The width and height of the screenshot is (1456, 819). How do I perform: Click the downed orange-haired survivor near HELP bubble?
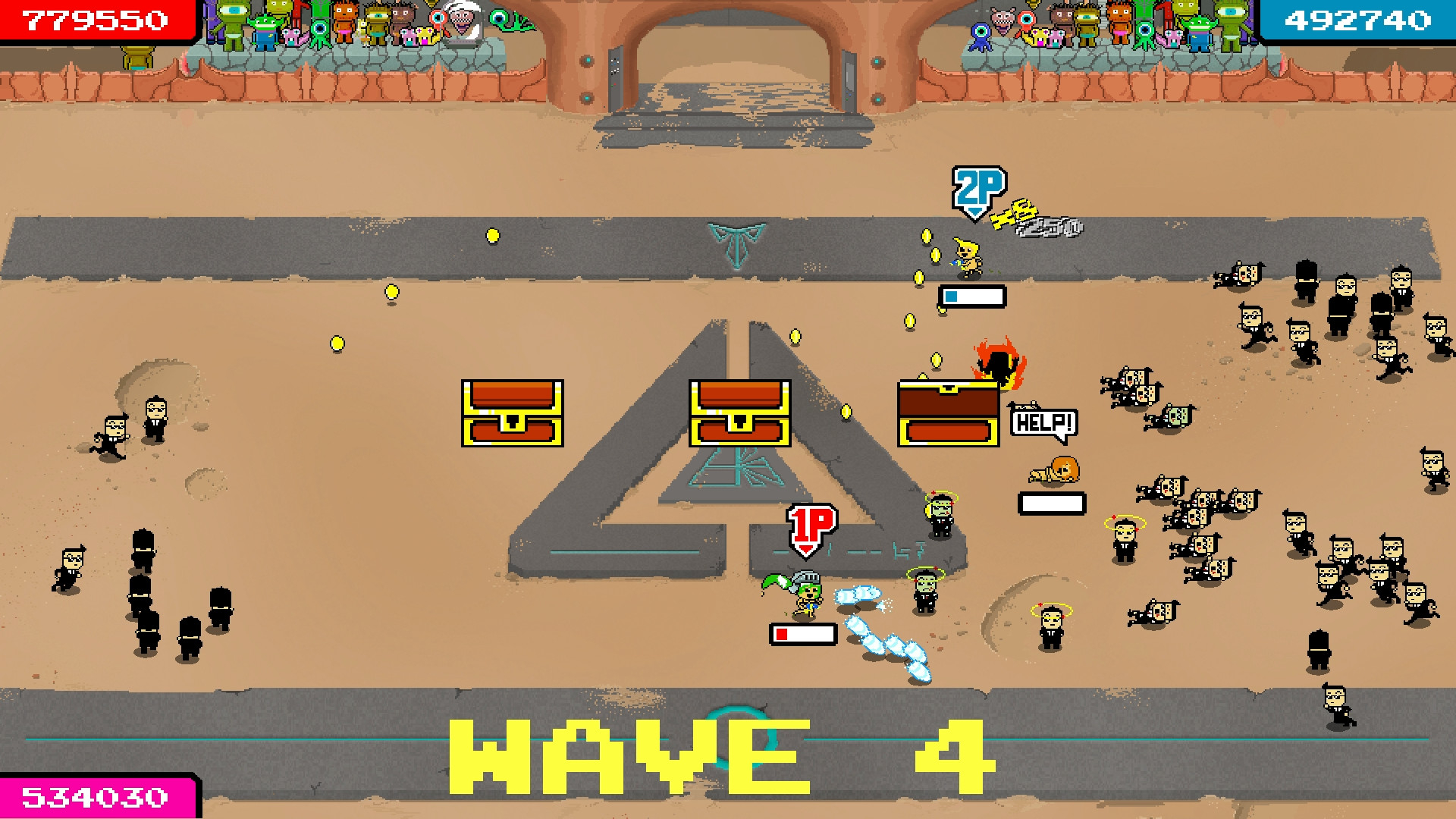click(x=1054, y=470)
